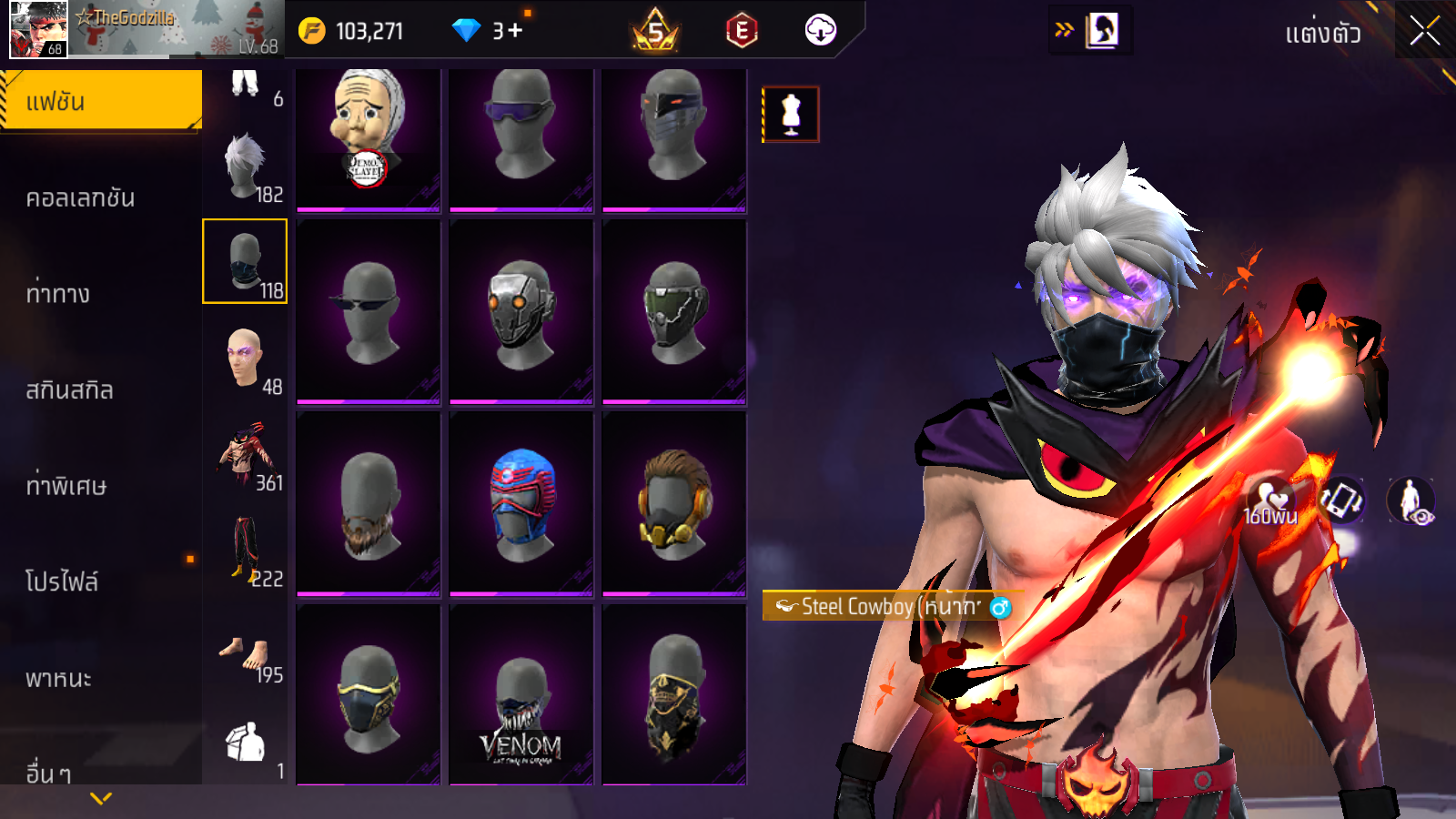Screen dimensions: 1456x819
Task: Select the bald head face category
Action: [x=245, y=358]
